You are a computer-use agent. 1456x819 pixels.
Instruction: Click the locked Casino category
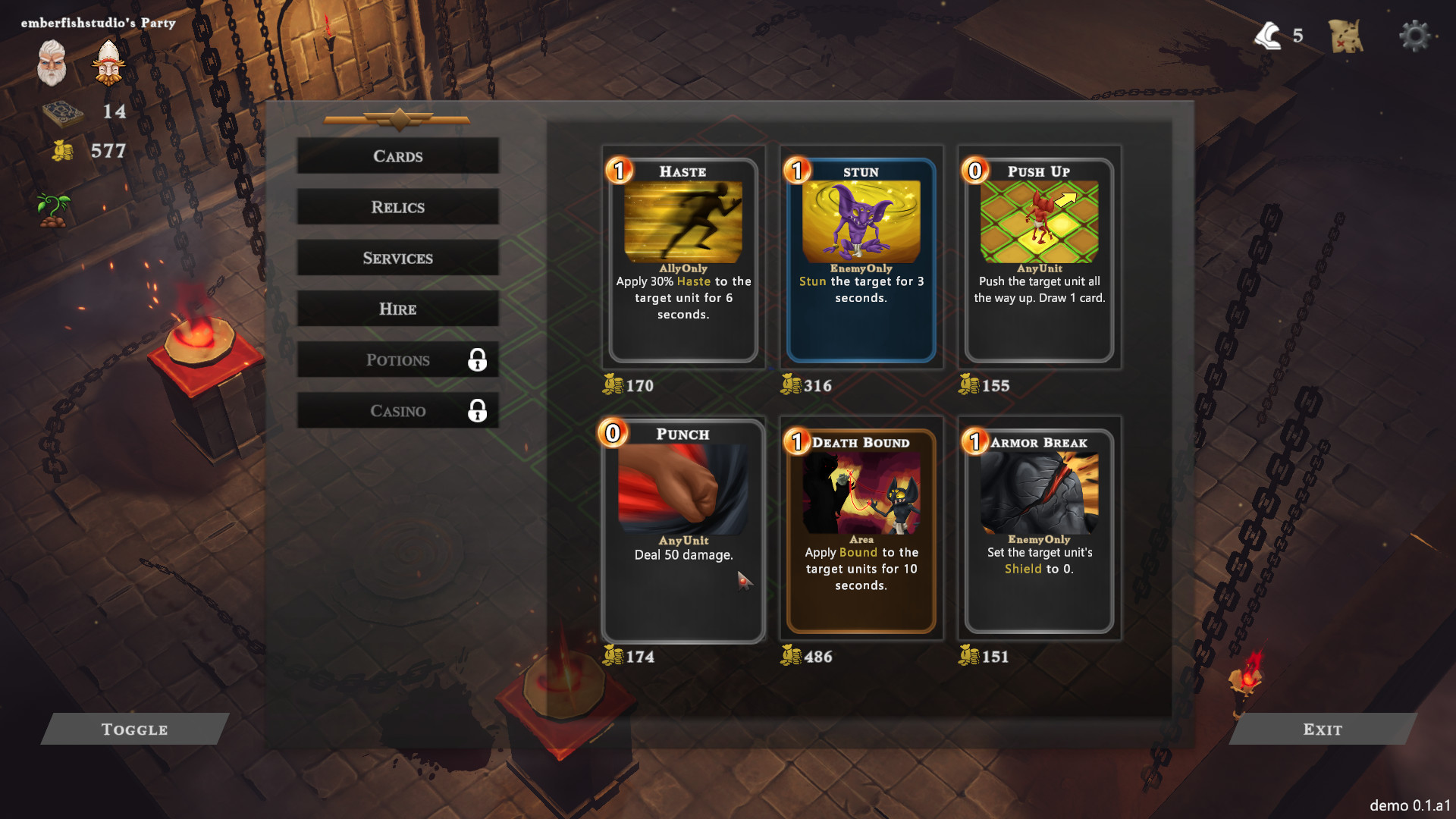397,410
